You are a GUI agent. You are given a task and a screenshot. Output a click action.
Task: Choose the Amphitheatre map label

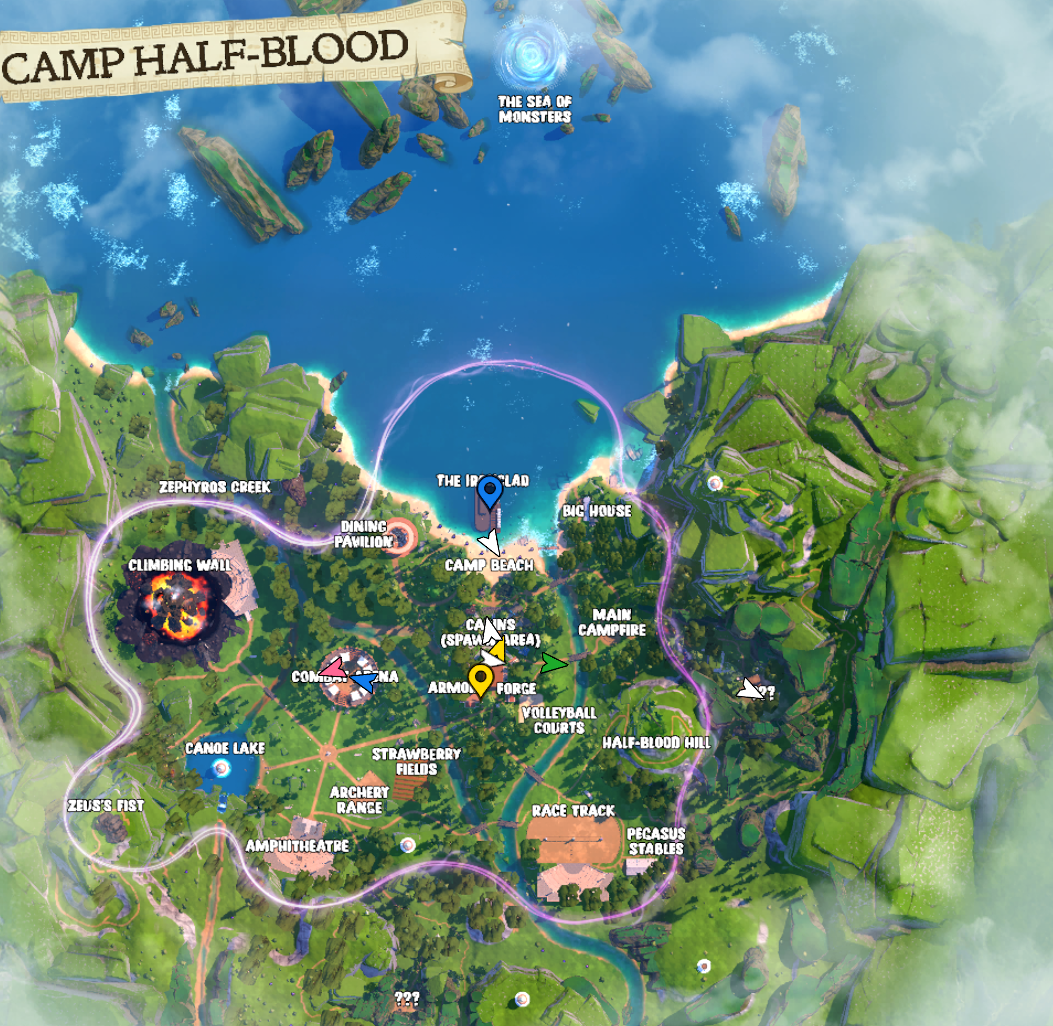298,846
